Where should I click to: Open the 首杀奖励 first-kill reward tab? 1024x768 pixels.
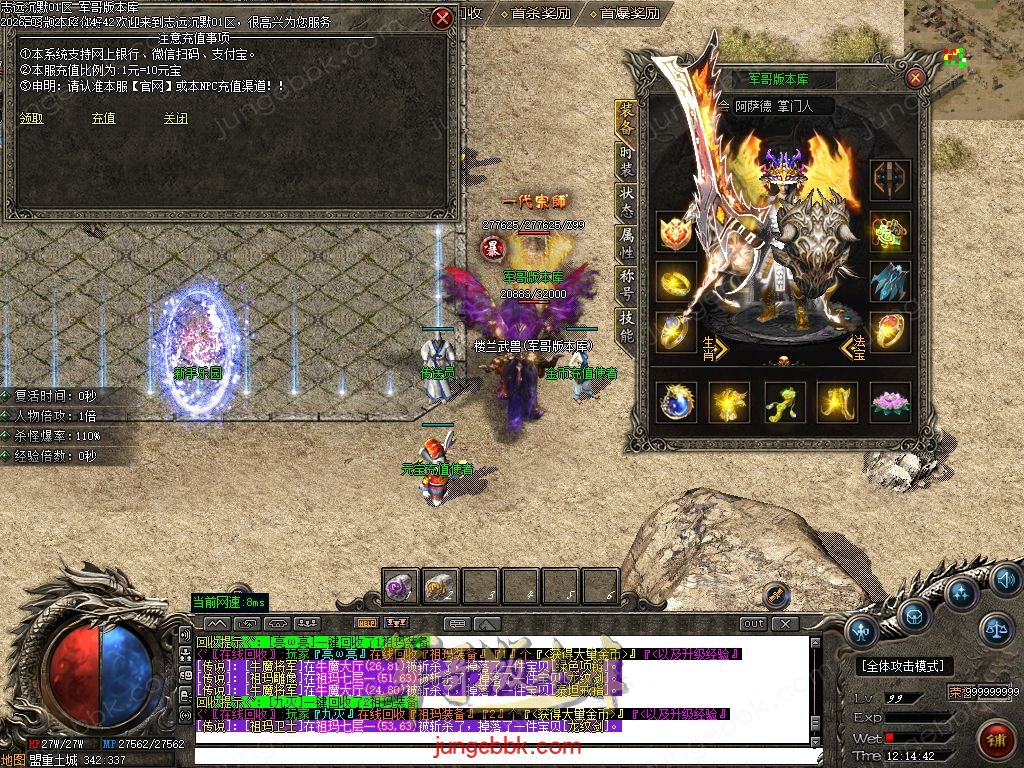[540, 14]
